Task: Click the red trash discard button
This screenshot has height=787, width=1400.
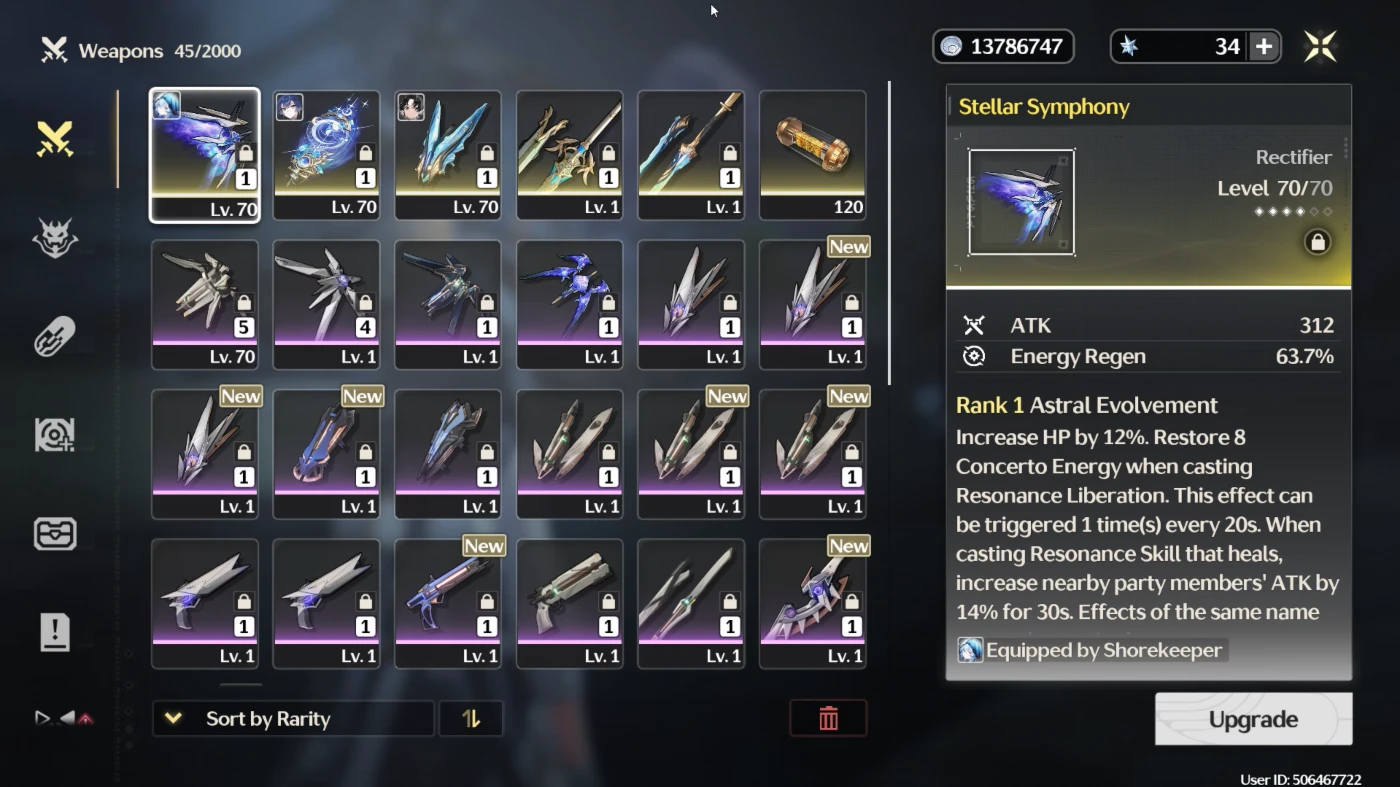Action: (828, 718)
